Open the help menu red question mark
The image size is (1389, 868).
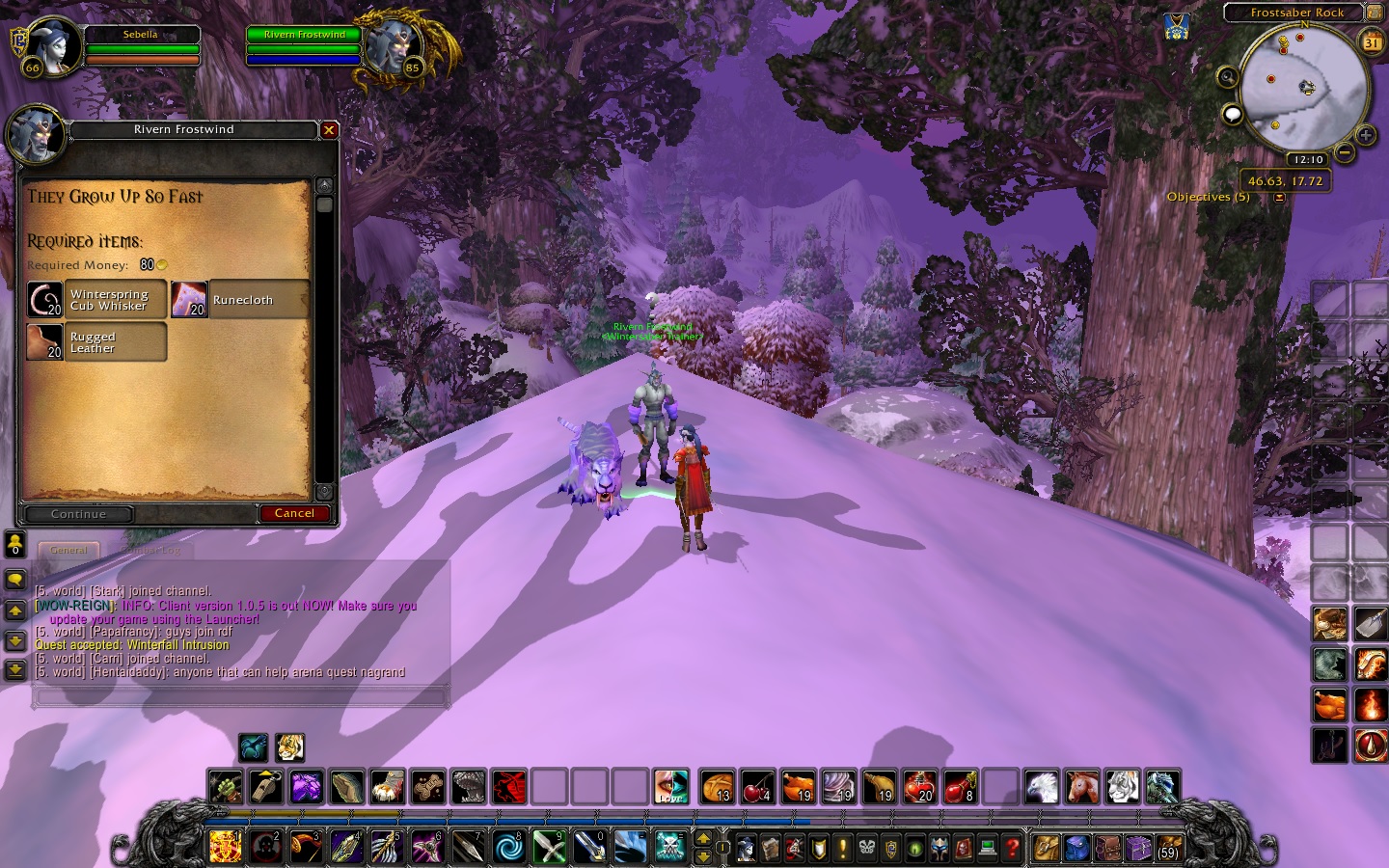tap(1012, 849)
